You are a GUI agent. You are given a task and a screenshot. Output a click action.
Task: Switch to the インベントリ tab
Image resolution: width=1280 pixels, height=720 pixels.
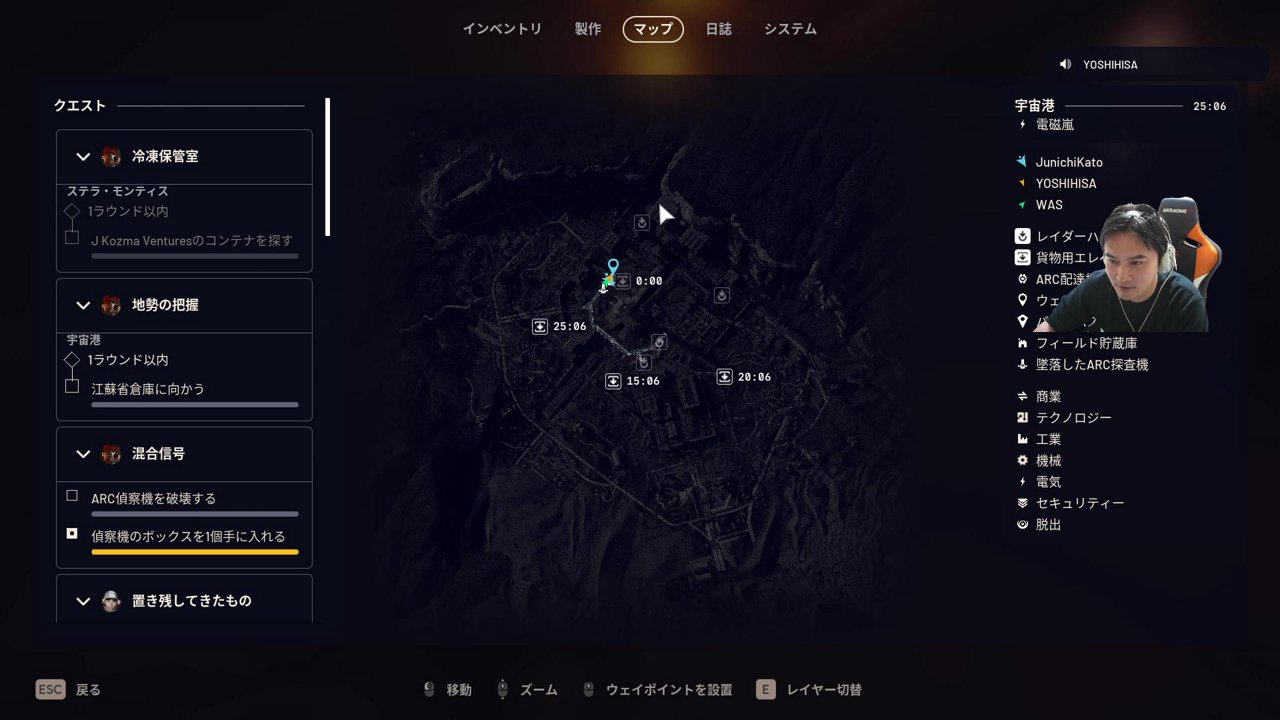503,29
